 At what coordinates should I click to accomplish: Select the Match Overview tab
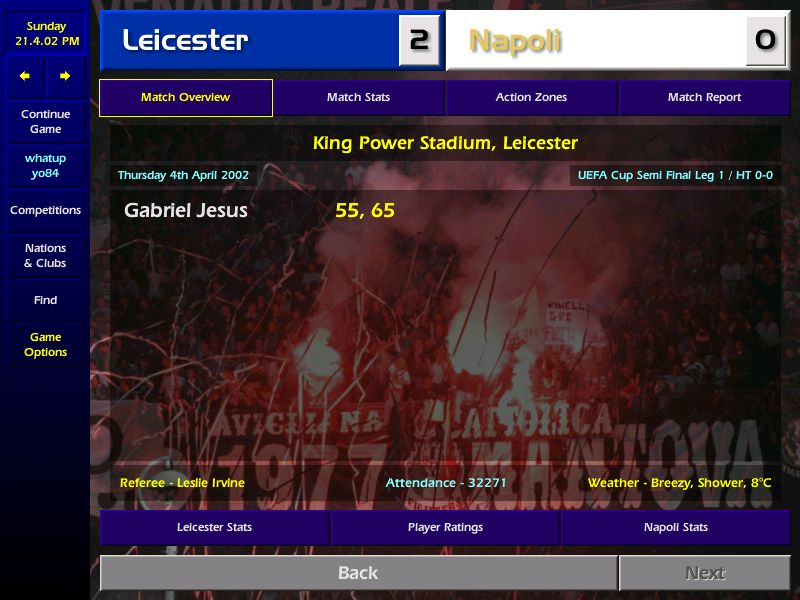[185, 98]
